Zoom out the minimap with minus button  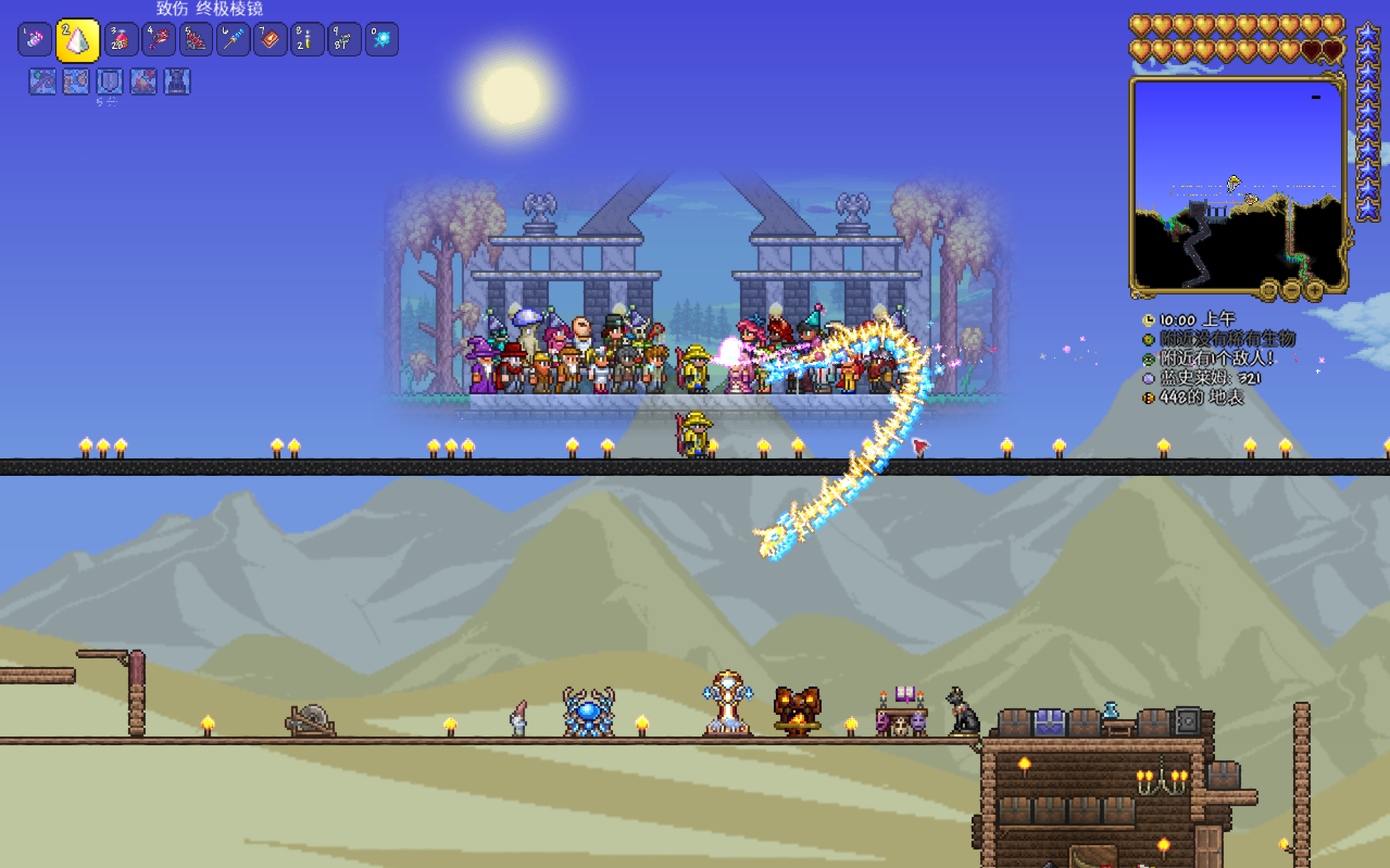point(1291,289)
